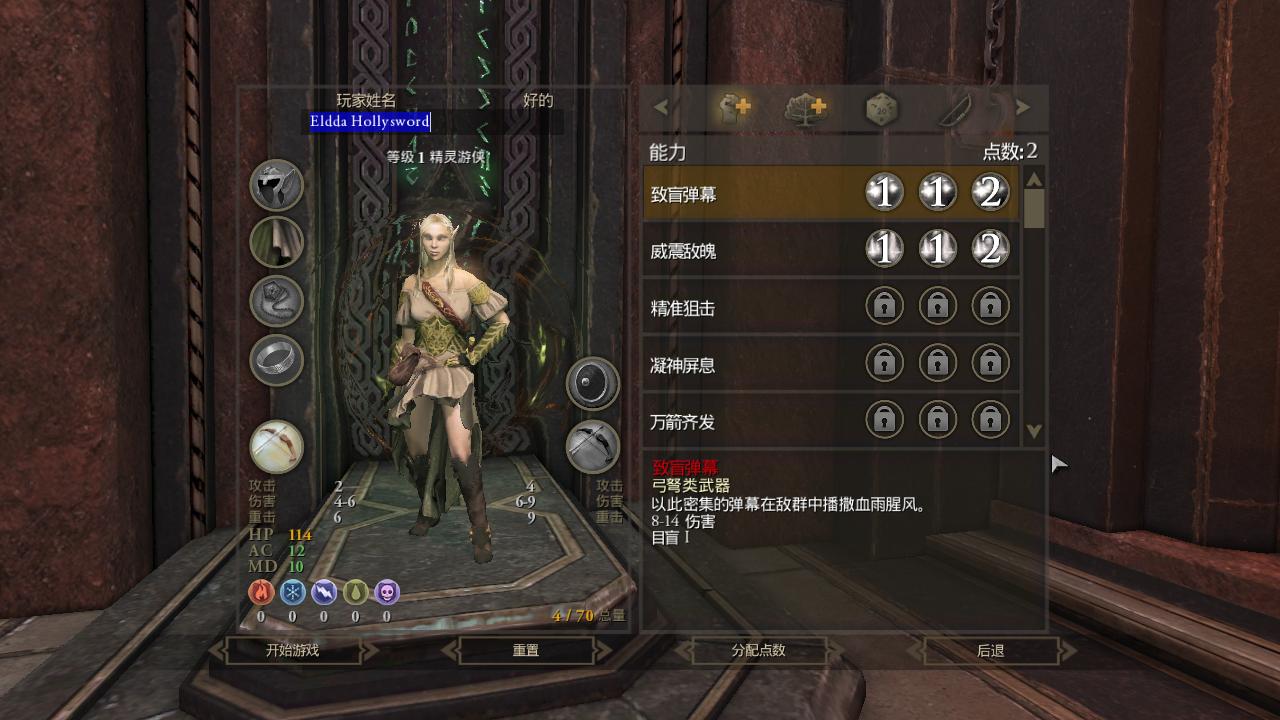Screen dimensions: 1280x720
Task: Switch to the dice tab
Action: [881, 108]
